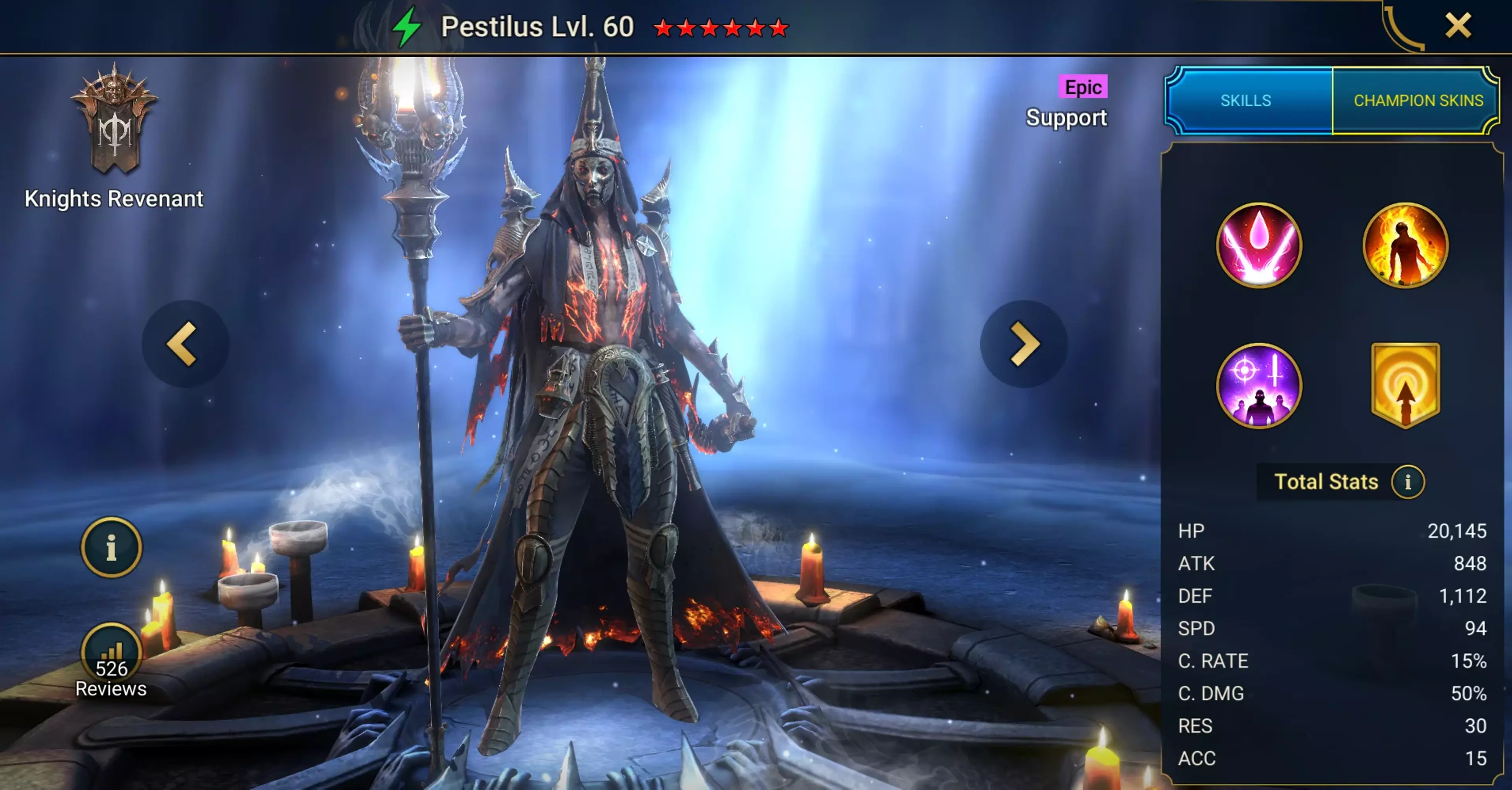Viewport: 1512px width, 790px height.
Task: Go to the next champion with right arrow
Action: [x=1024, y=344]
